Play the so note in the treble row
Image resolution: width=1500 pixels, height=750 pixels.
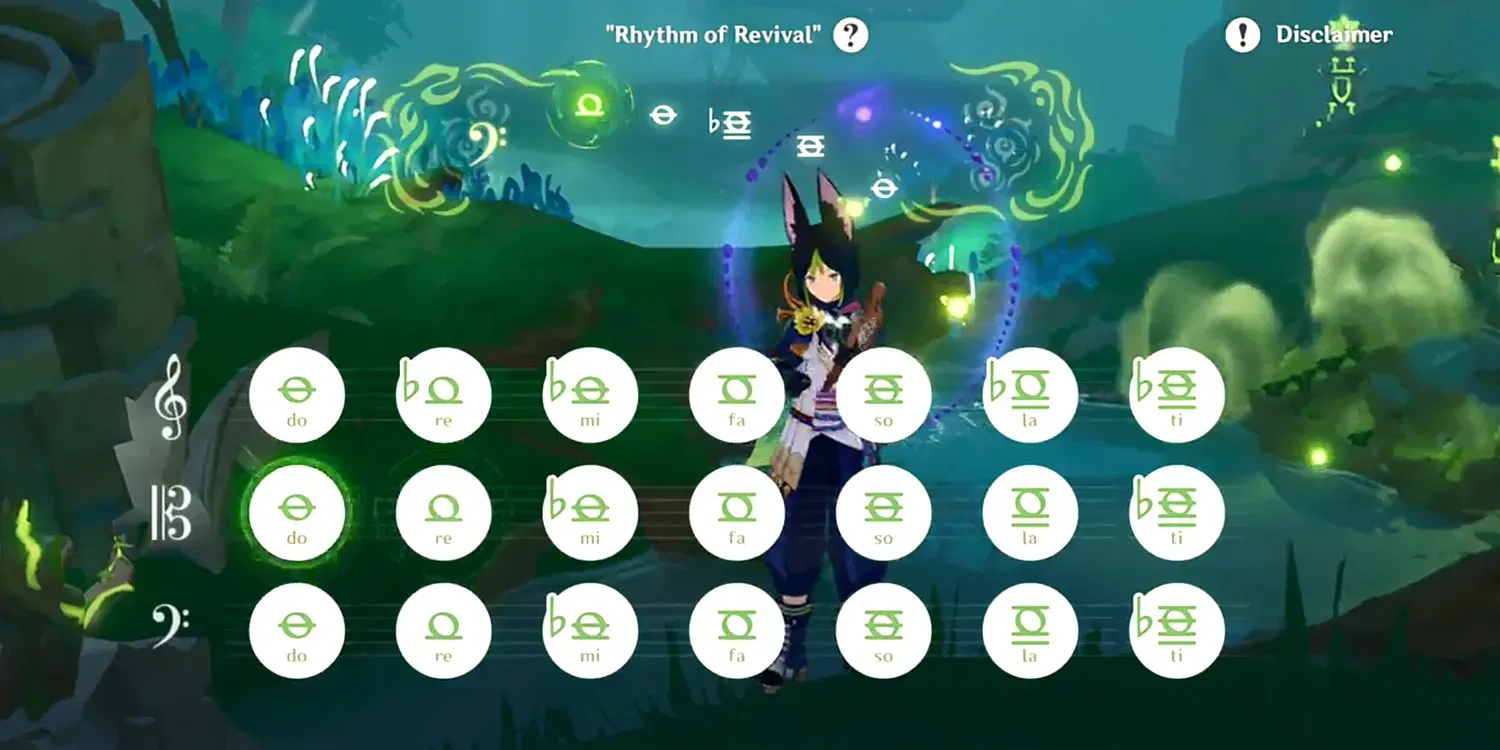[x=883, y=393]
